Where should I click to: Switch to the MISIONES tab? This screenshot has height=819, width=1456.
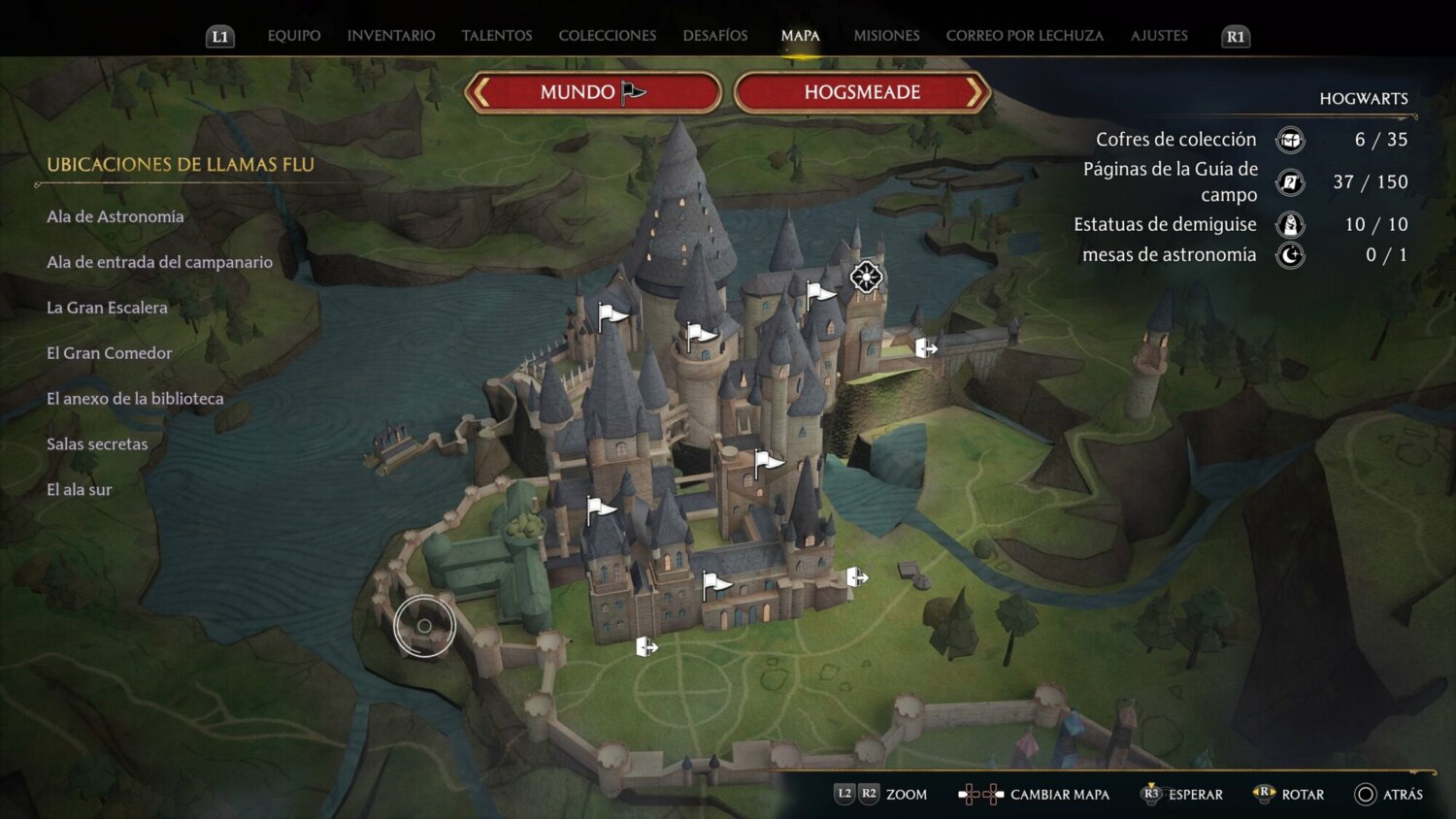click(886, 35)
